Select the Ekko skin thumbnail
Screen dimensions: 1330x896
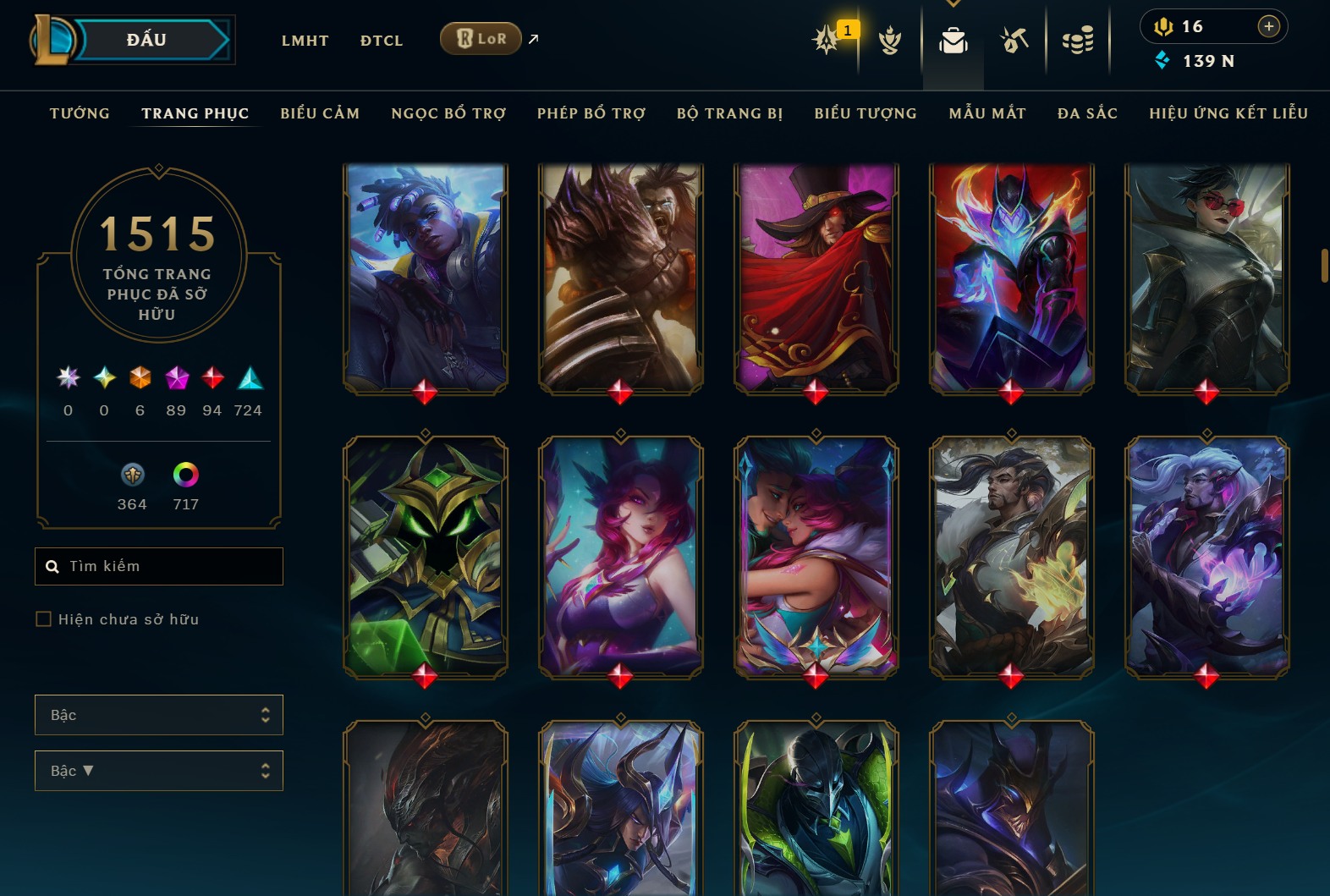426,279
